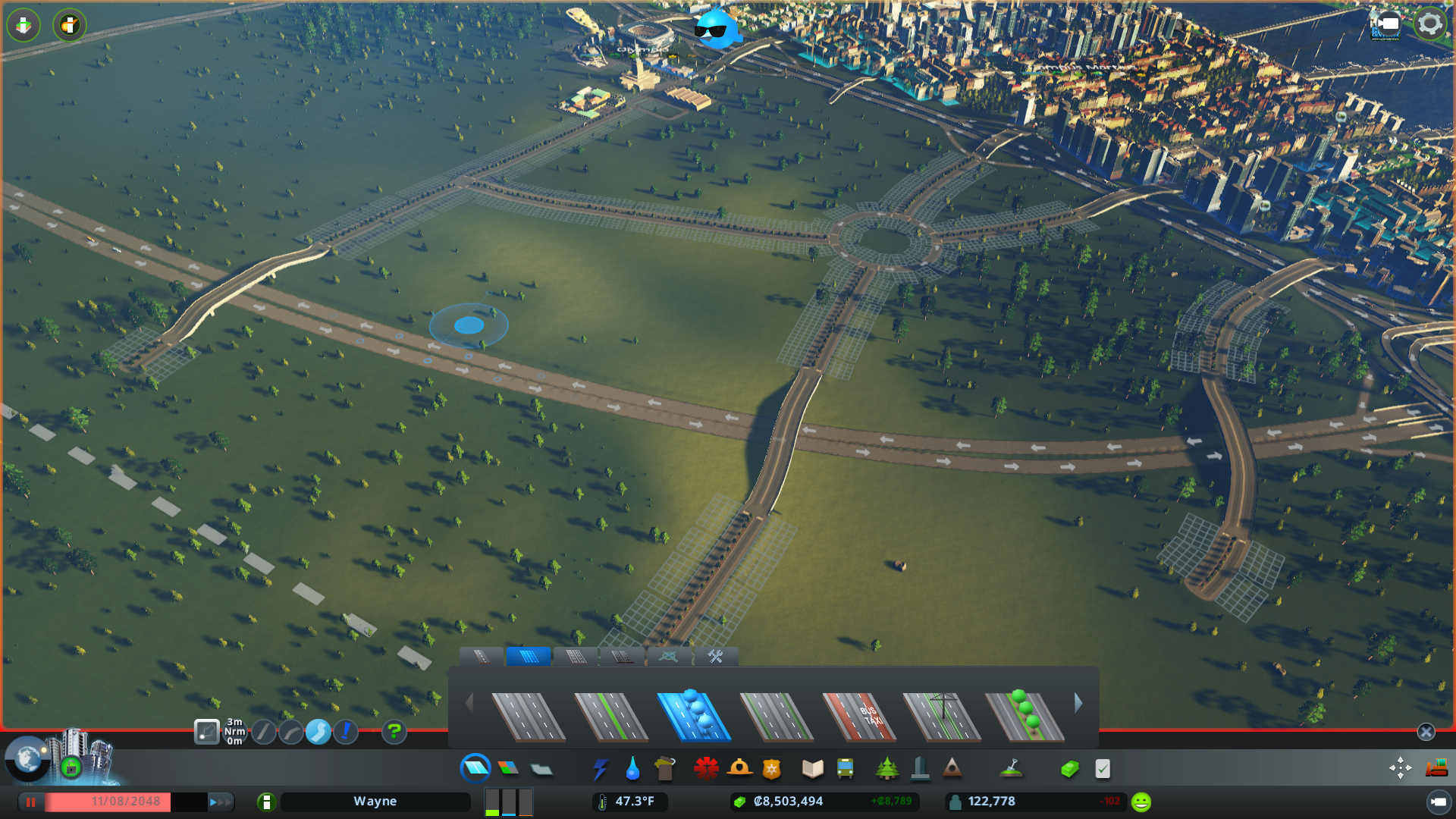Click left arrow on the road selection panel
This screenshot has width=1456, height=819.
coord(469,704)
